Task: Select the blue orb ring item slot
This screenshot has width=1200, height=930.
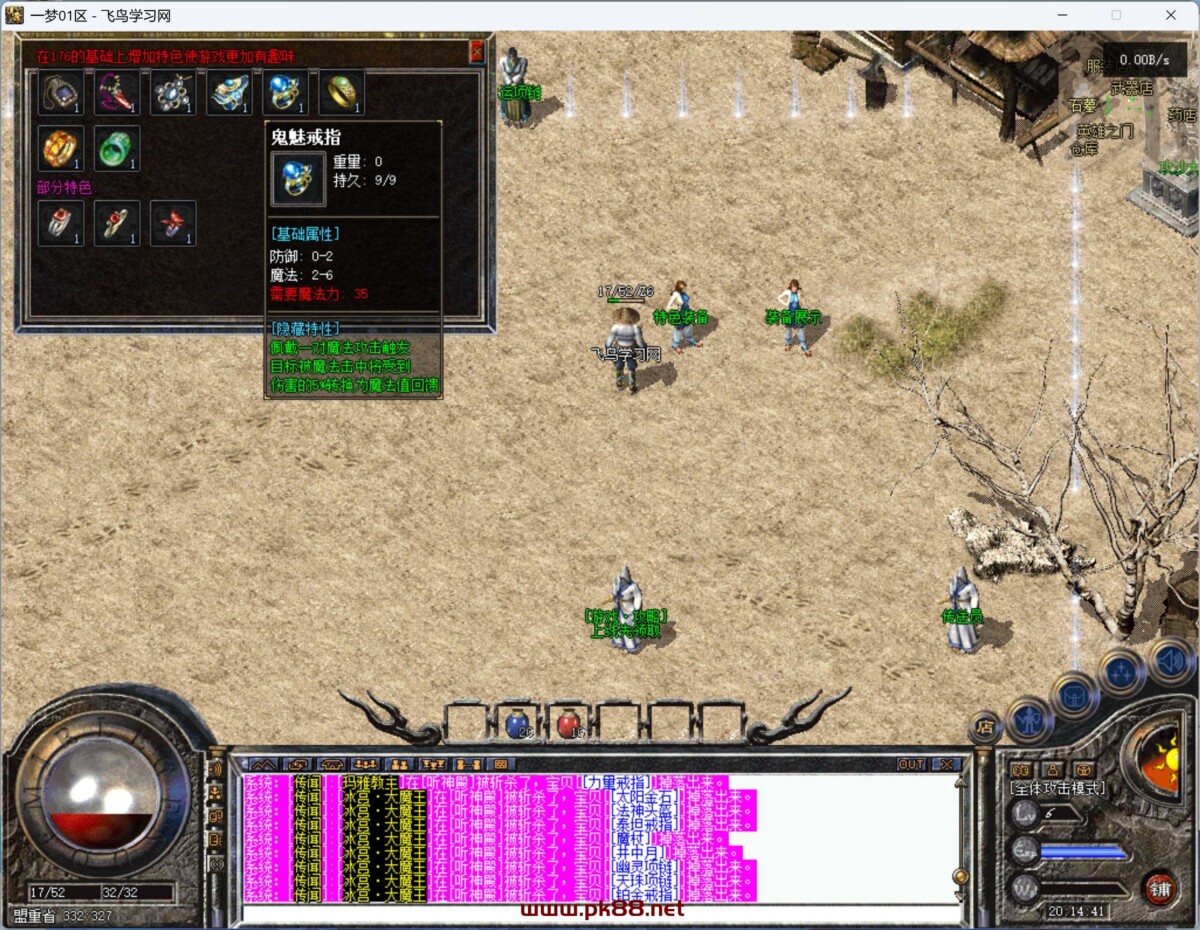Action: pos(285,93)
